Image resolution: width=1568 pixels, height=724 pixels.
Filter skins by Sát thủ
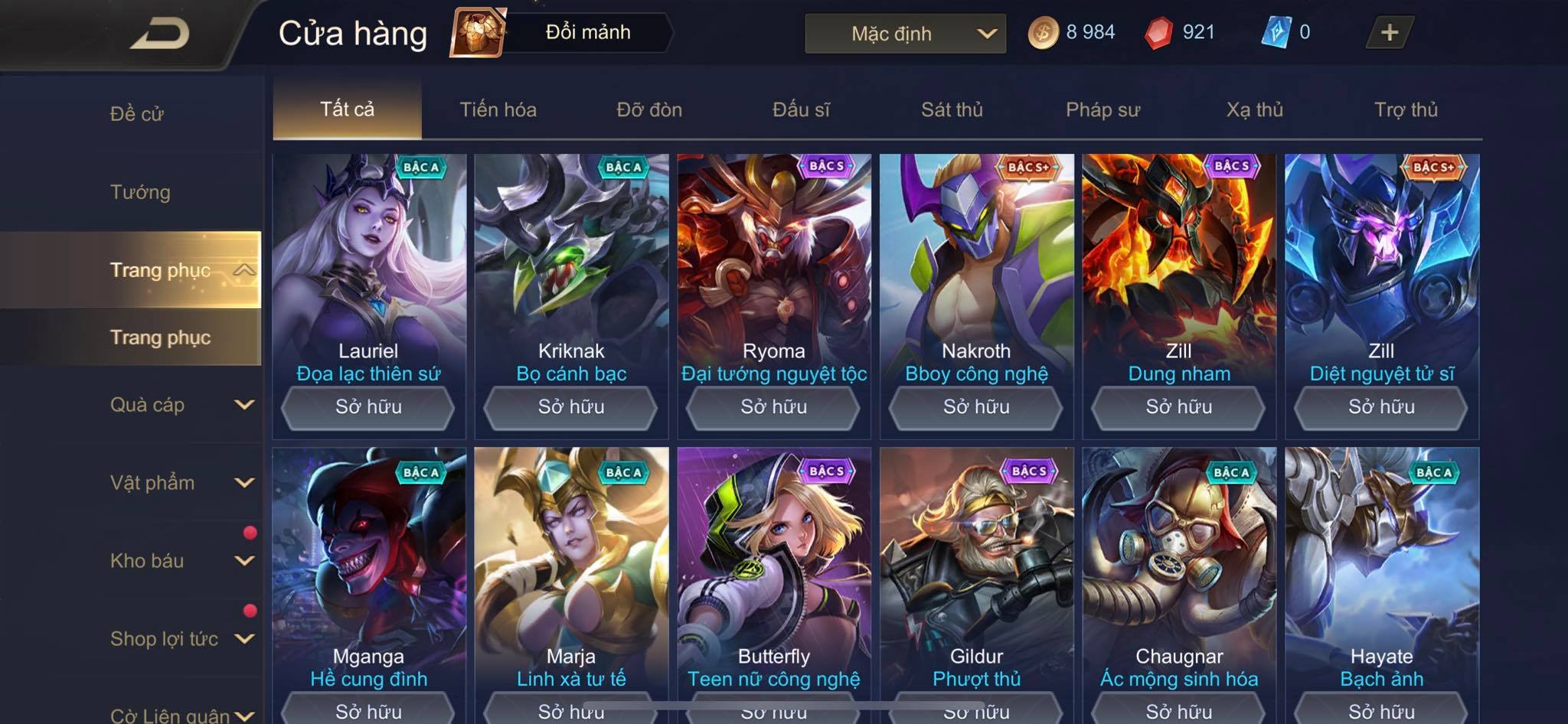point(952,109)
